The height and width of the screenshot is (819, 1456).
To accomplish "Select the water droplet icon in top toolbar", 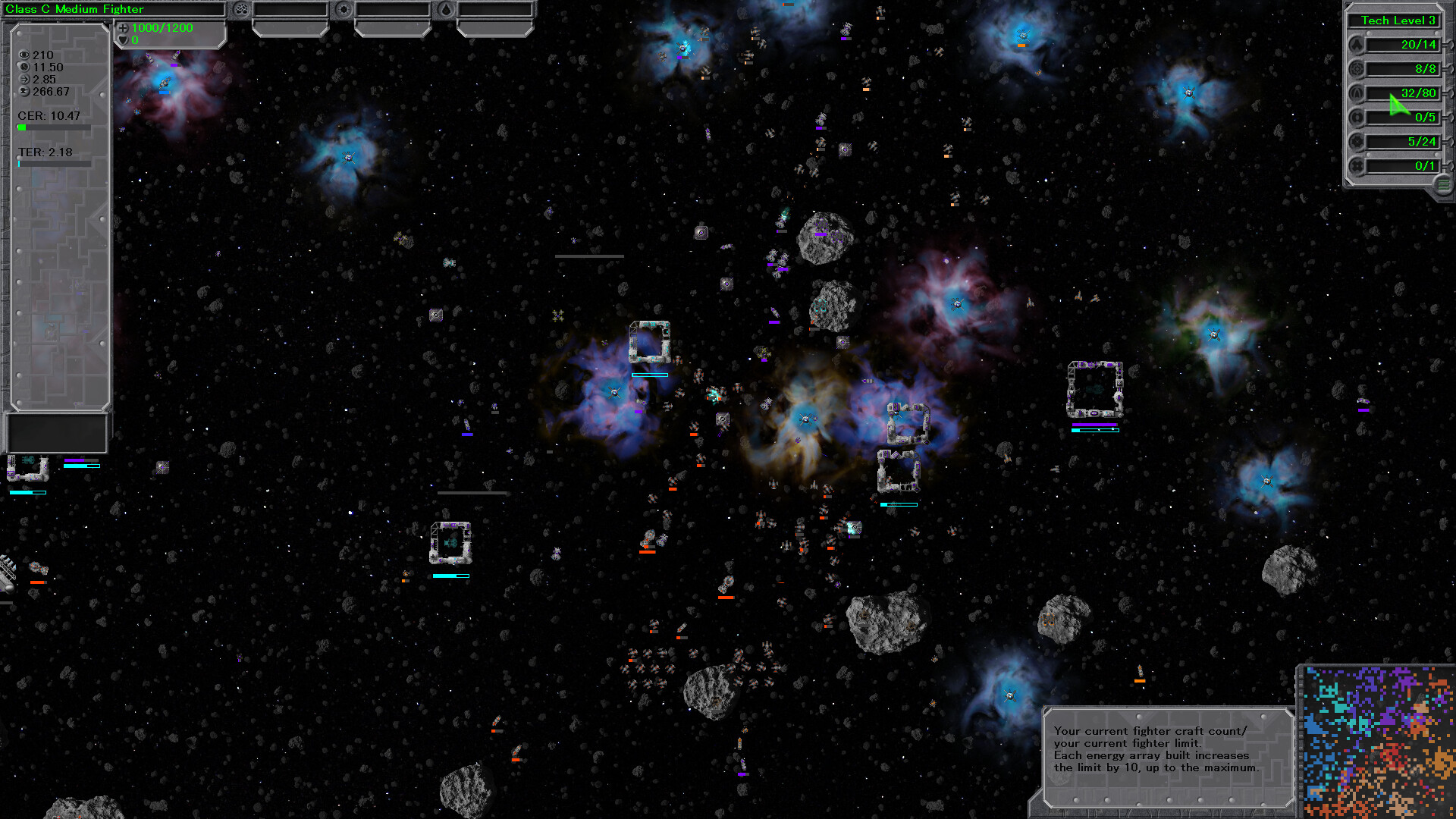I will (x=446, y=10).
